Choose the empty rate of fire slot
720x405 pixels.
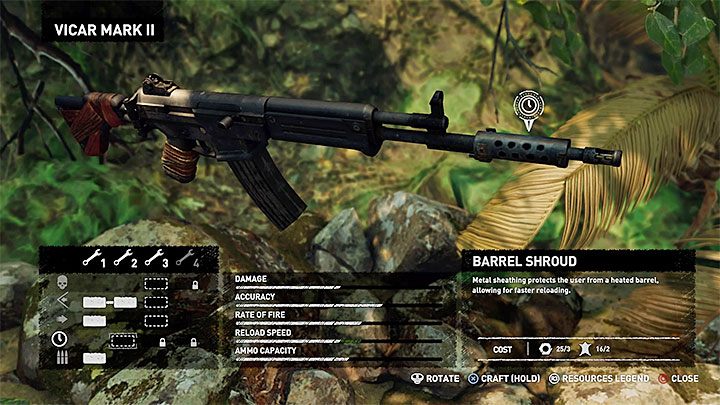(x=154, y=320)
